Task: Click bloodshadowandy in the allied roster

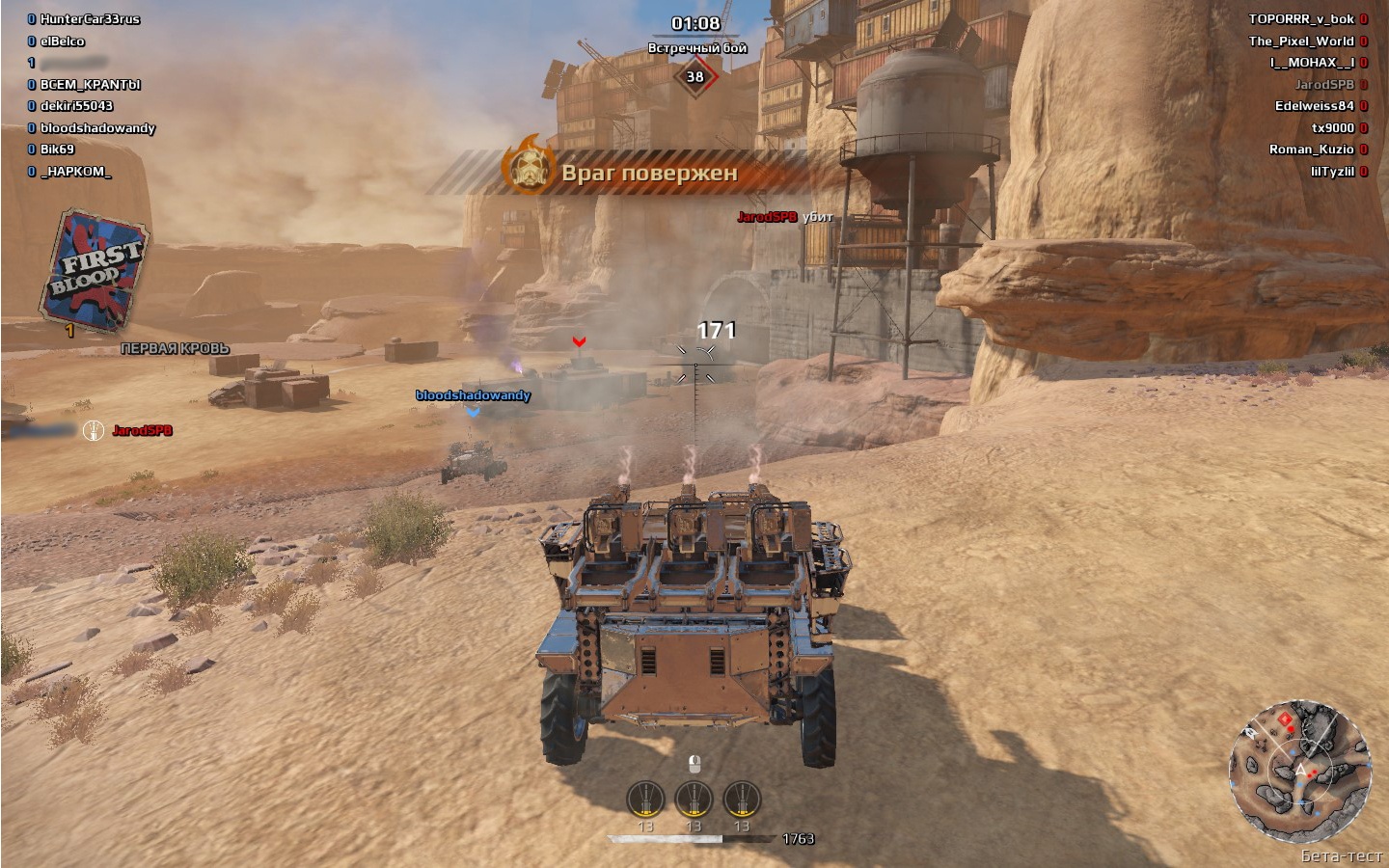Action: click(97, 128)
